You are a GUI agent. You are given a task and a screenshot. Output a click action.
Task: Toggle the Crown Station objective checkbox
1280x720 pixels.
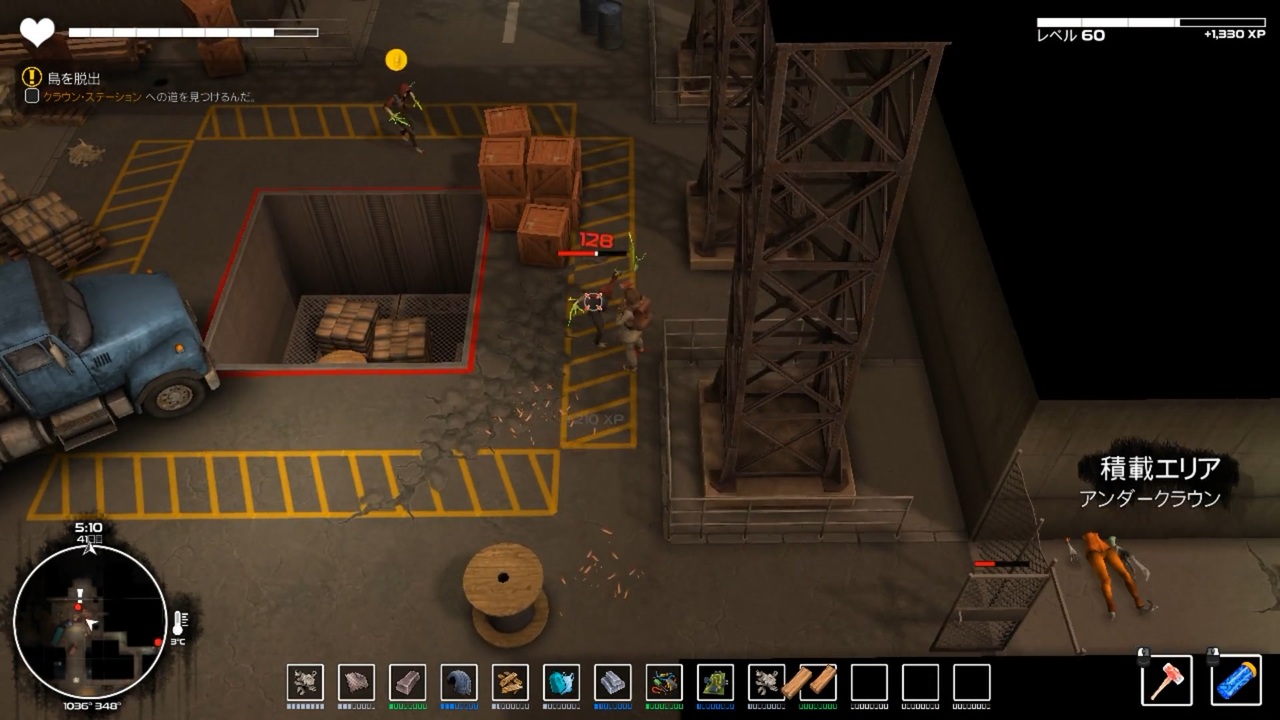point(32,96)
